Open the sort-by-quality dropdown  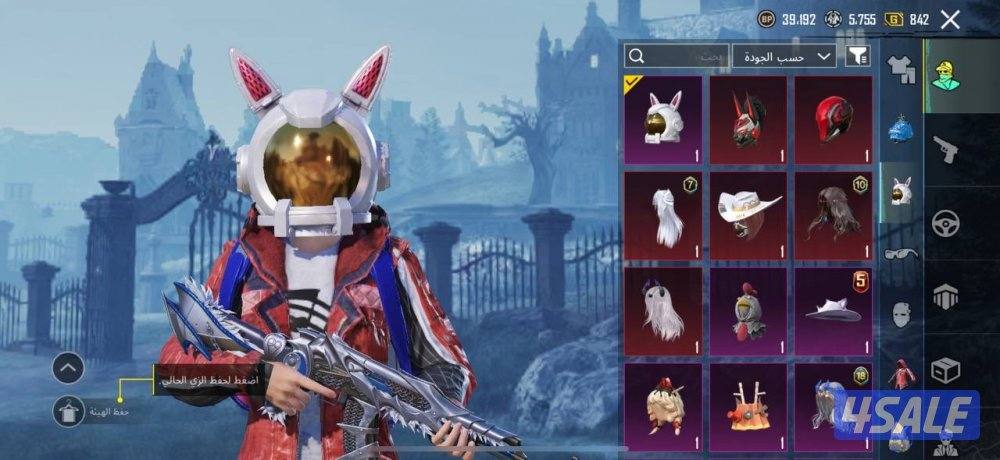[x=784, y=56]
